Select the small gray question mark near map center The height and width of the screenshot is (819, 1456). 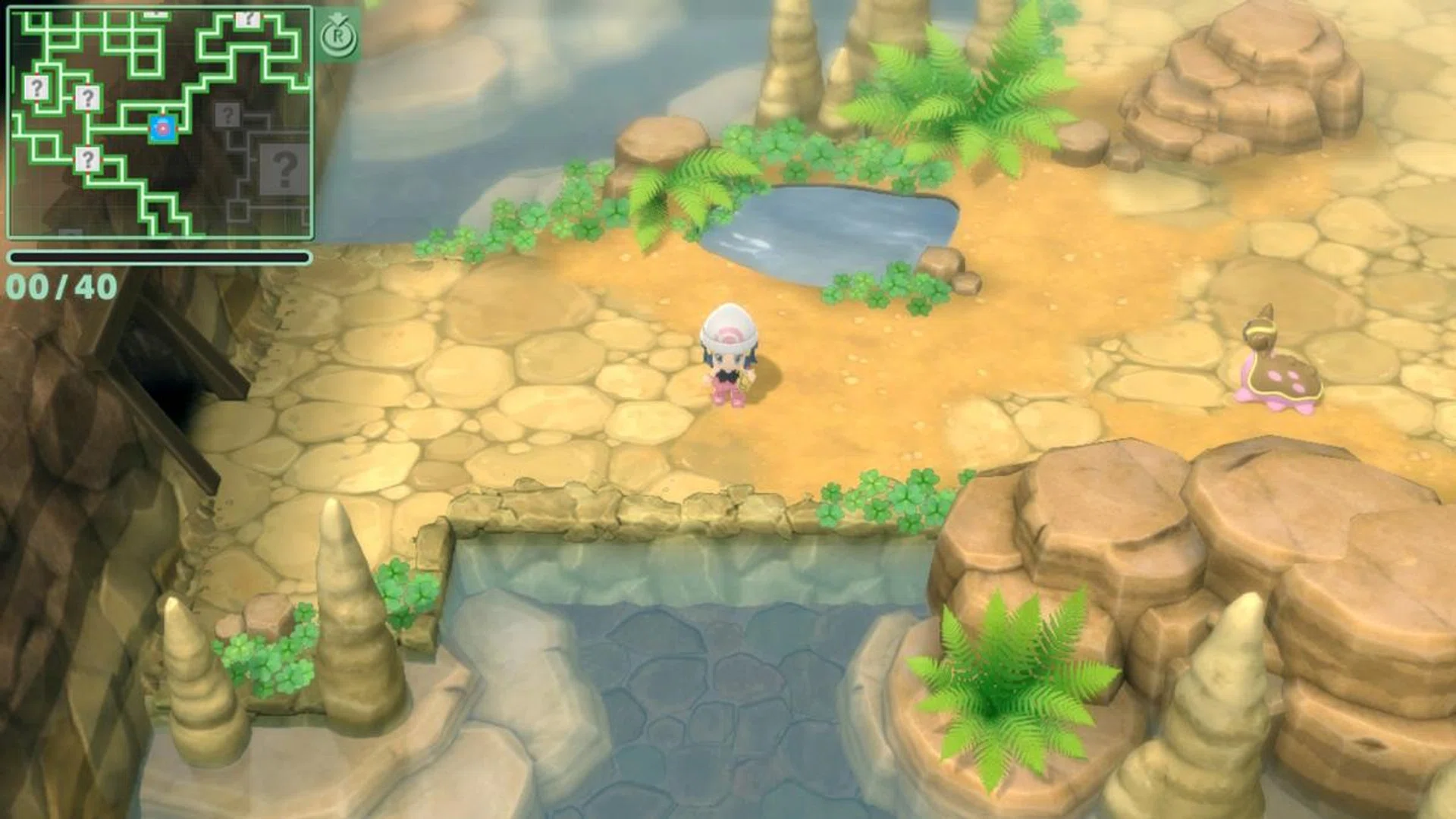pos(227,115)
